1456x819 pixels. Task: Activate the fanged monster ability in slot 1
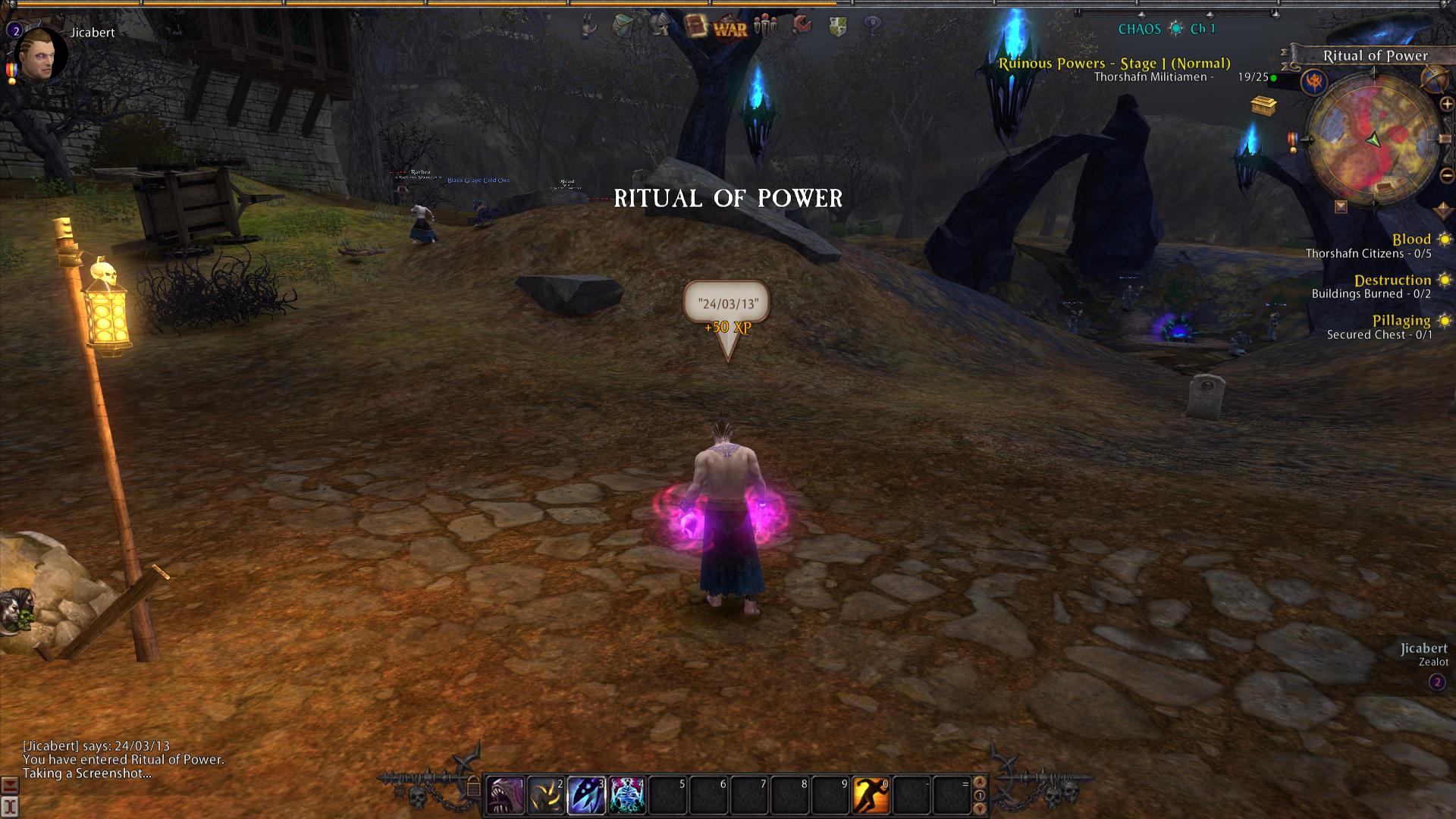[505, 795]
